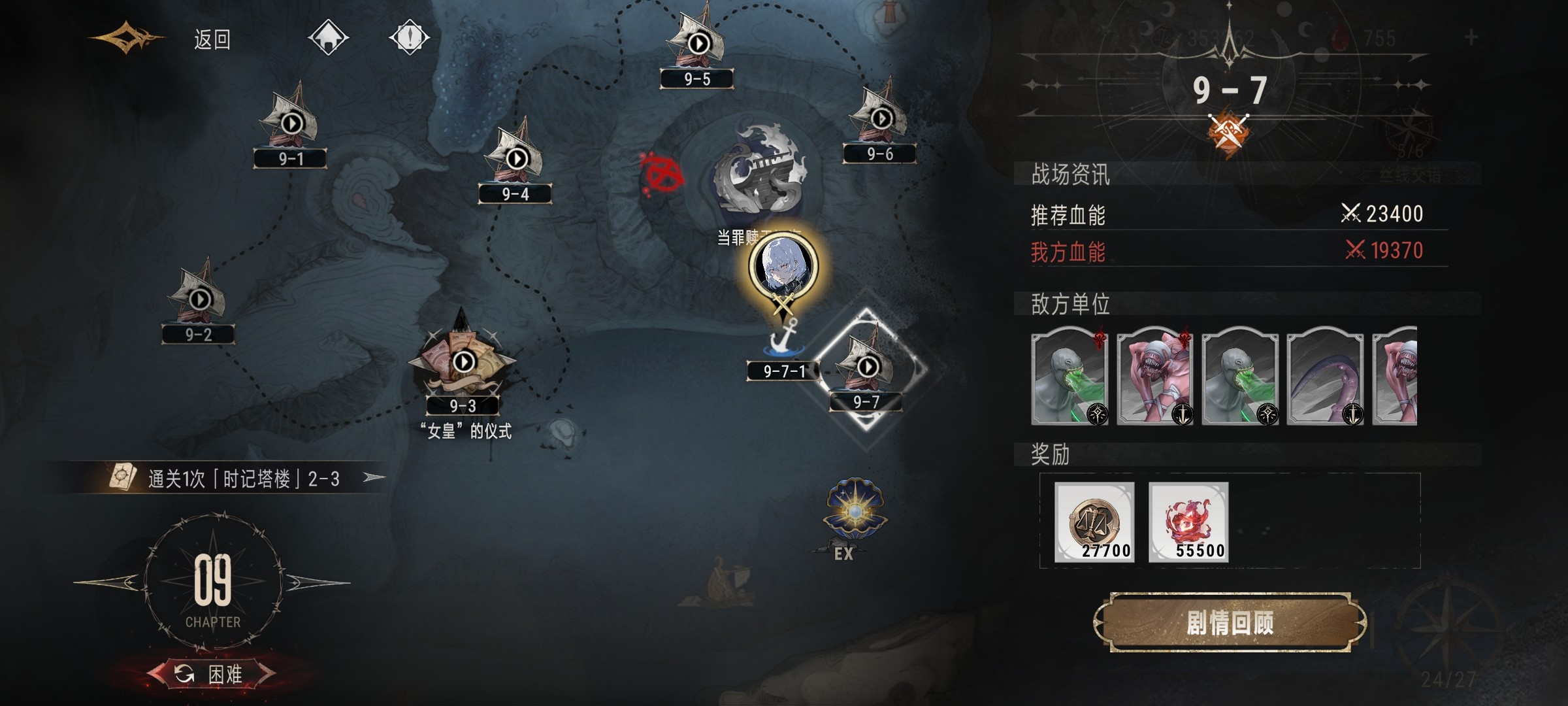Go to the next chapter arrow

click(317, 582)
